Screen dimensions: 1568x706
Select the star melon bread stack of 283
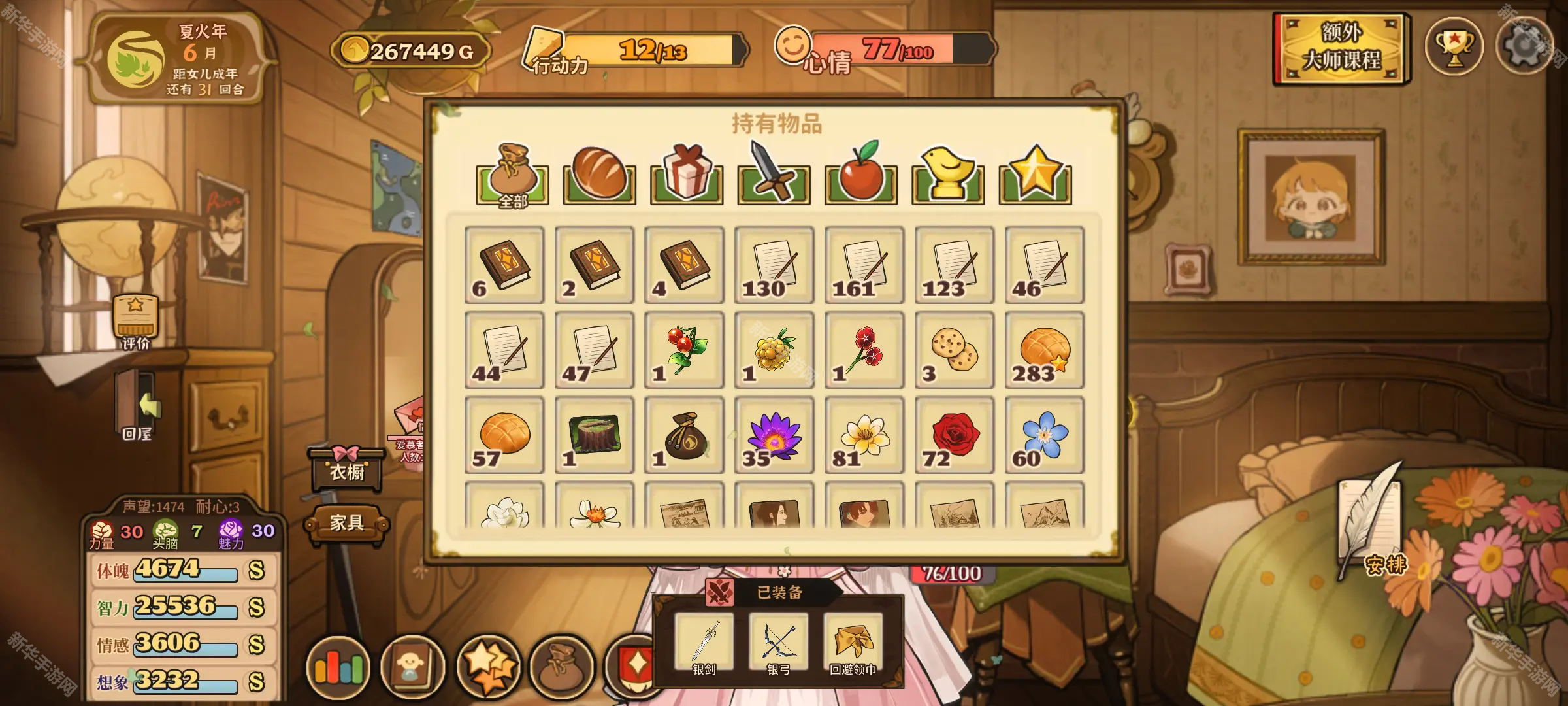click(x=1044, y=350)
